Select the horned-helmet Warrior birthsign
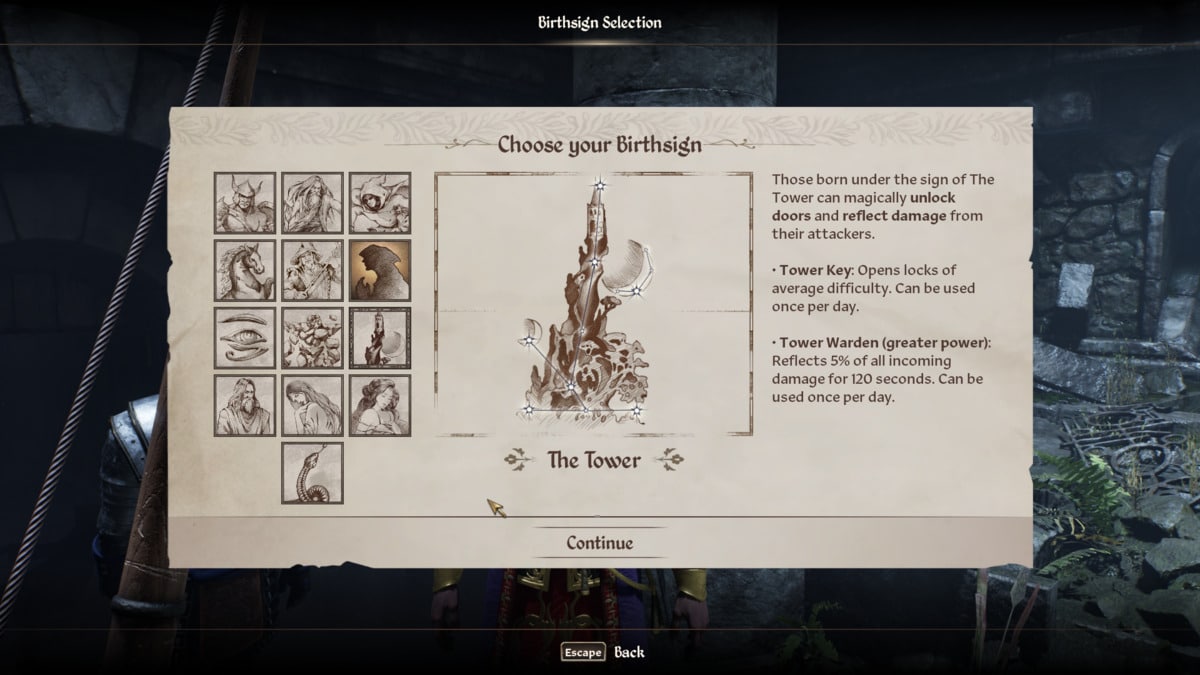Viewport: 1200px width, 675px height. 245,203
